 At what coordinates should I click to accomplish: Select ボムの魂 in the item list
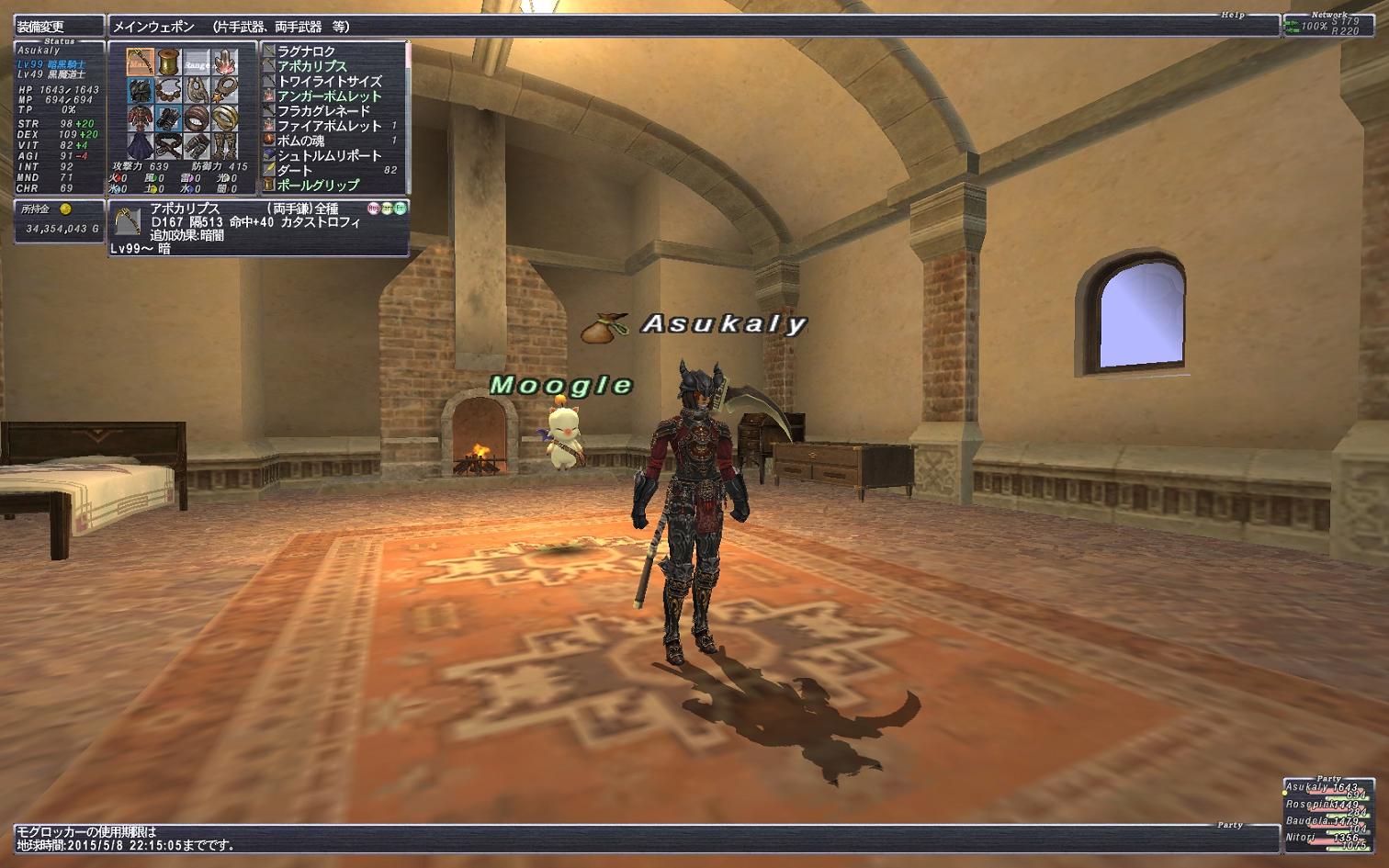click(x=301, y=141)
